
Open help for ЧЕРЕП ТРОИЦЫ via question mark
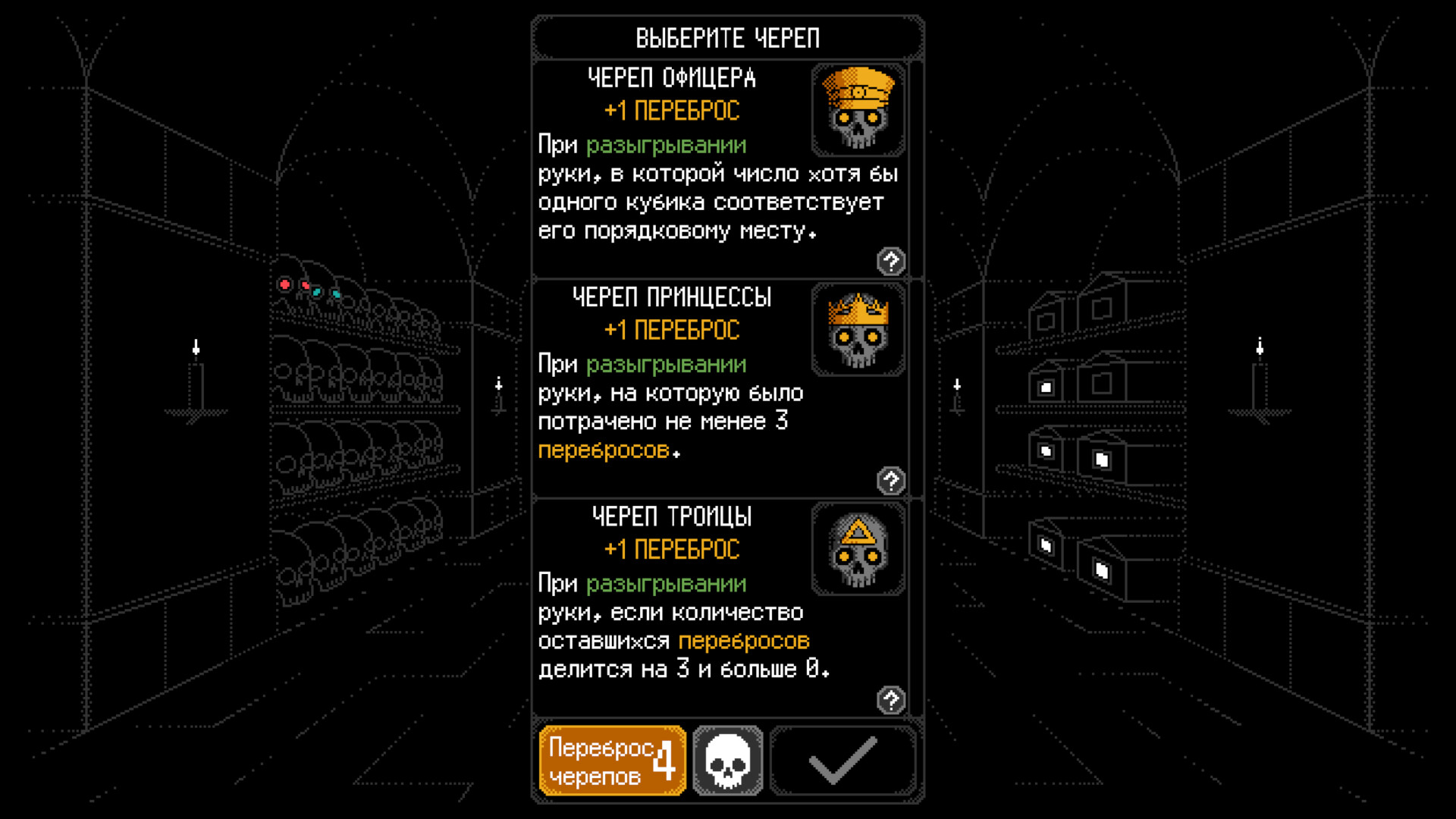tap(891, 699)
